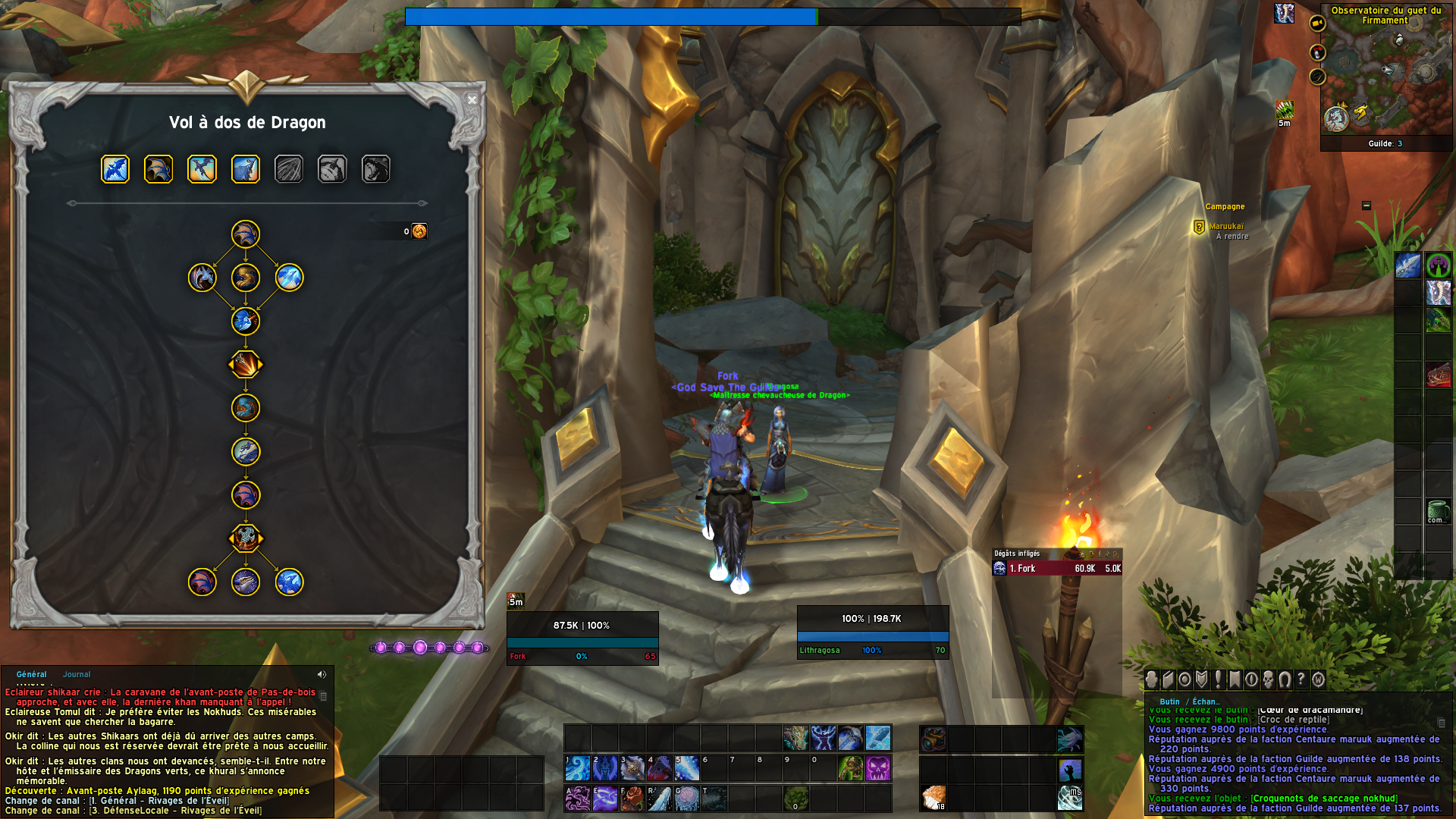The height and width of the screenshot is (819, 1456).
Task: Collapse the Campagne objective tracker section
Action: (1366, 206)
